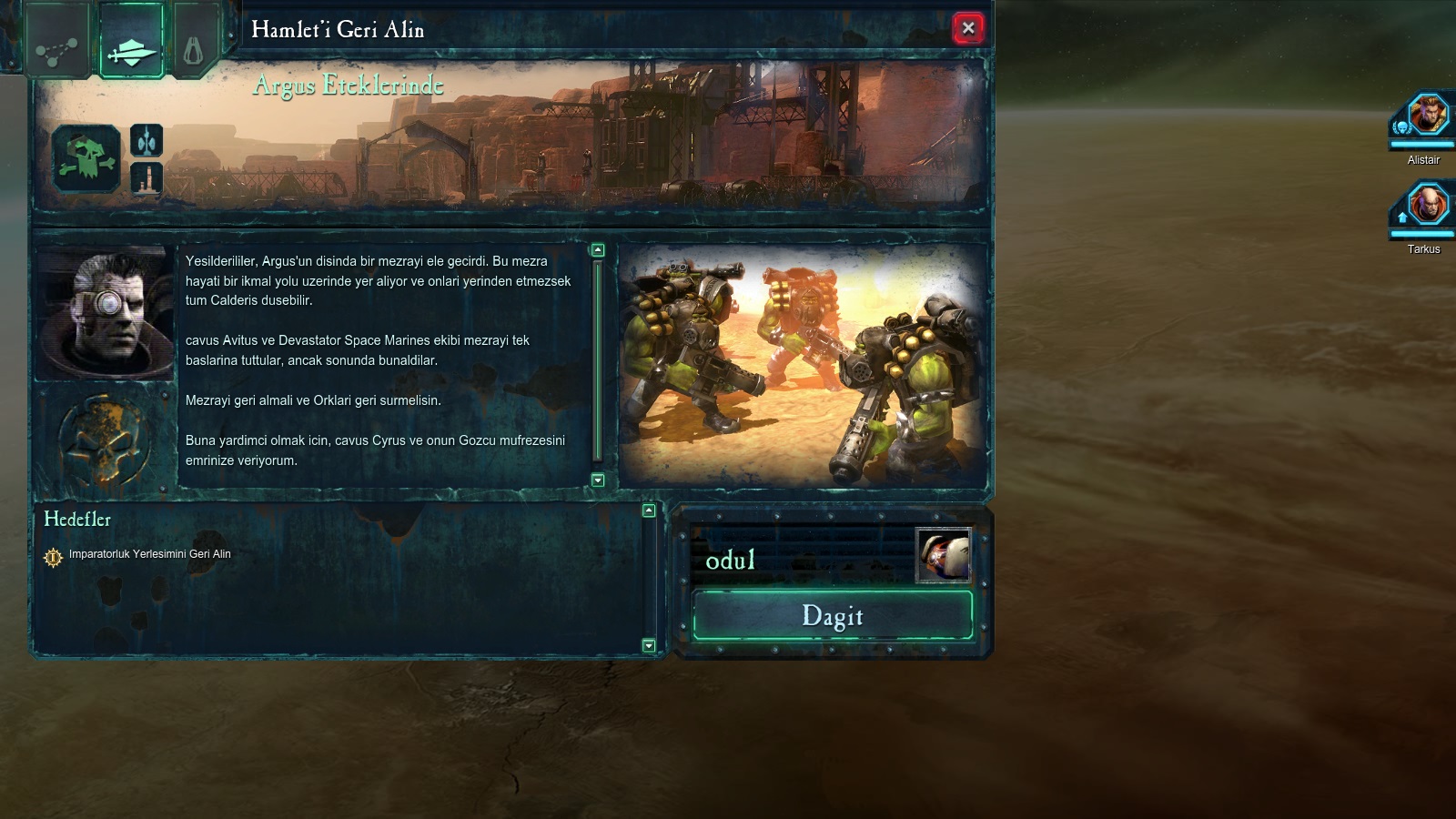This screenshot has height=819, width=1456.
Task: Select the odul reward item icon
Action: click(943, 555)
